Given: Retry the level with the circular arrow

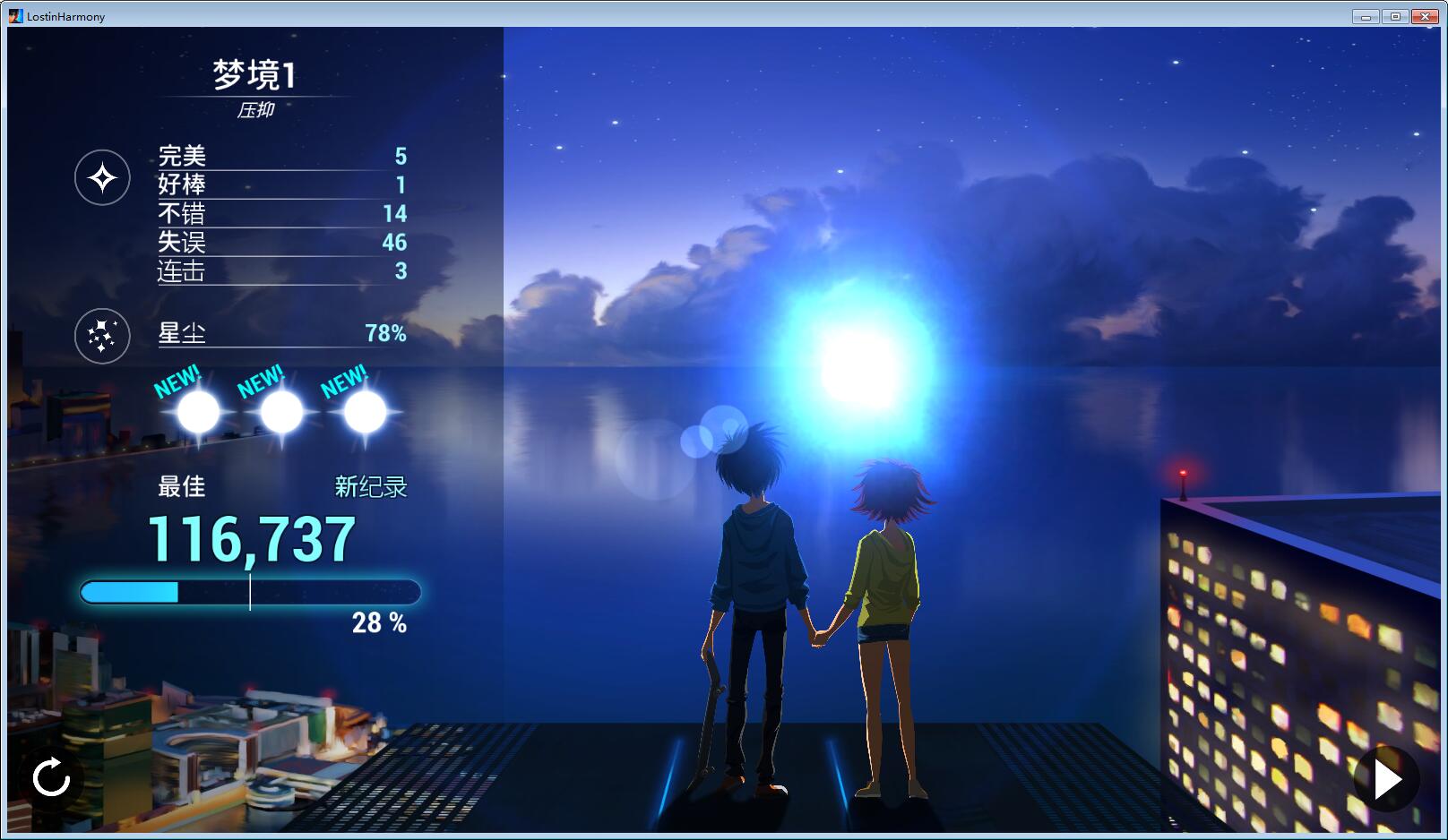Looking at the screenshot, I should 51,777.
